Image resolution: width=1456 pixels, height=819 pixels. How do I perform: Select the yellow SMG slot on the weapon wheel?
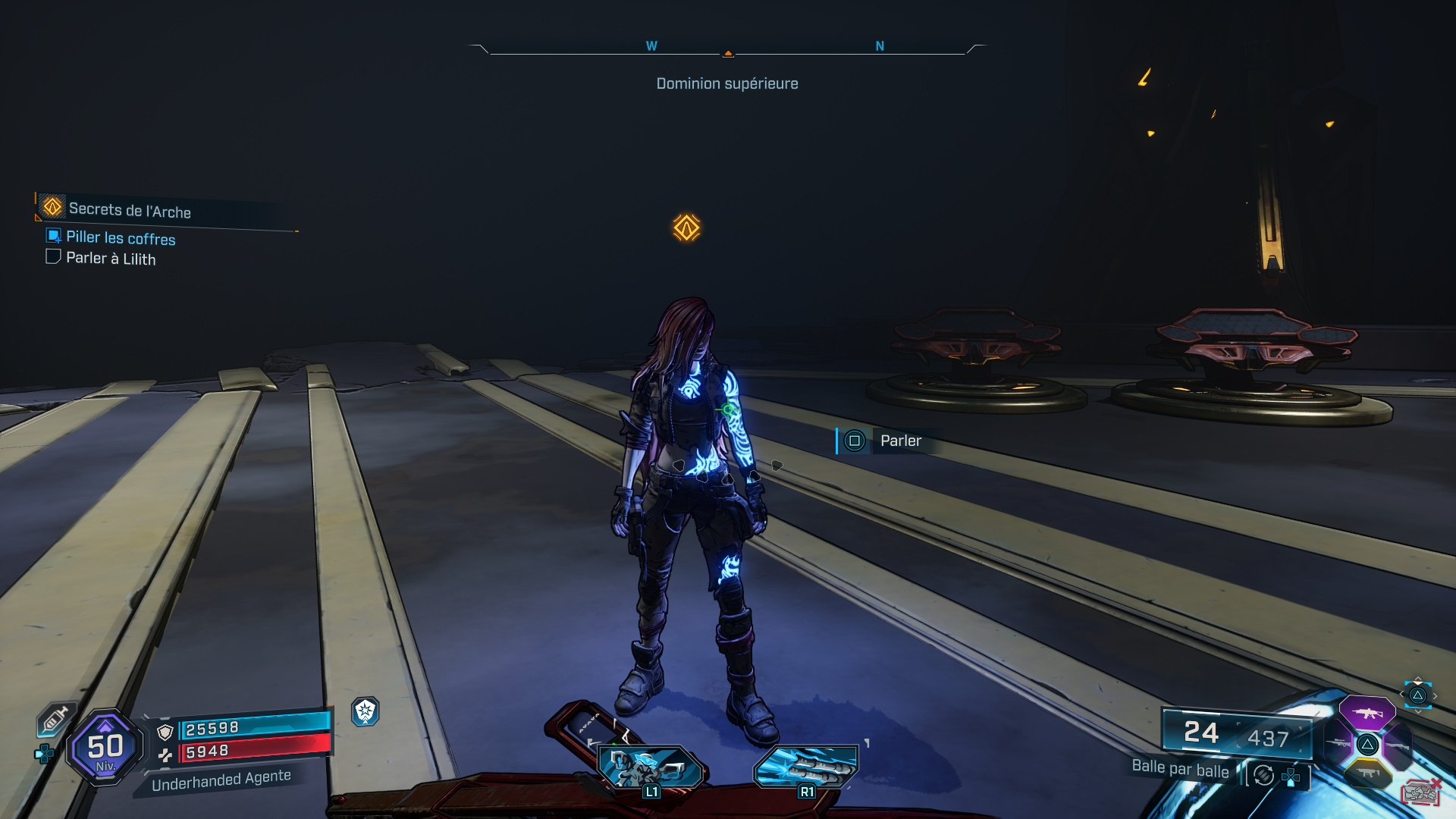tap(1368, 773)
